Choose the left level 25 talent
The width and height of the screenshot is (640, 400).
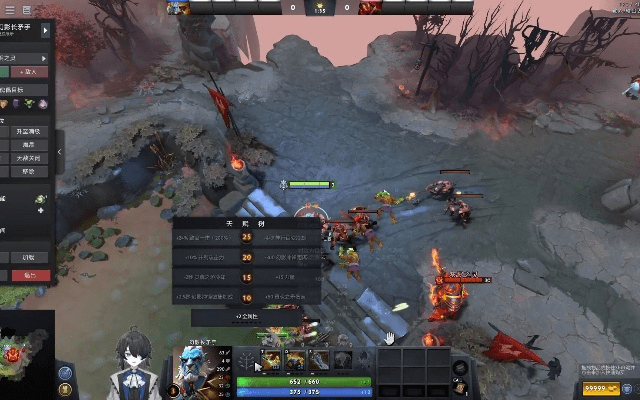(x=208, y=237)
